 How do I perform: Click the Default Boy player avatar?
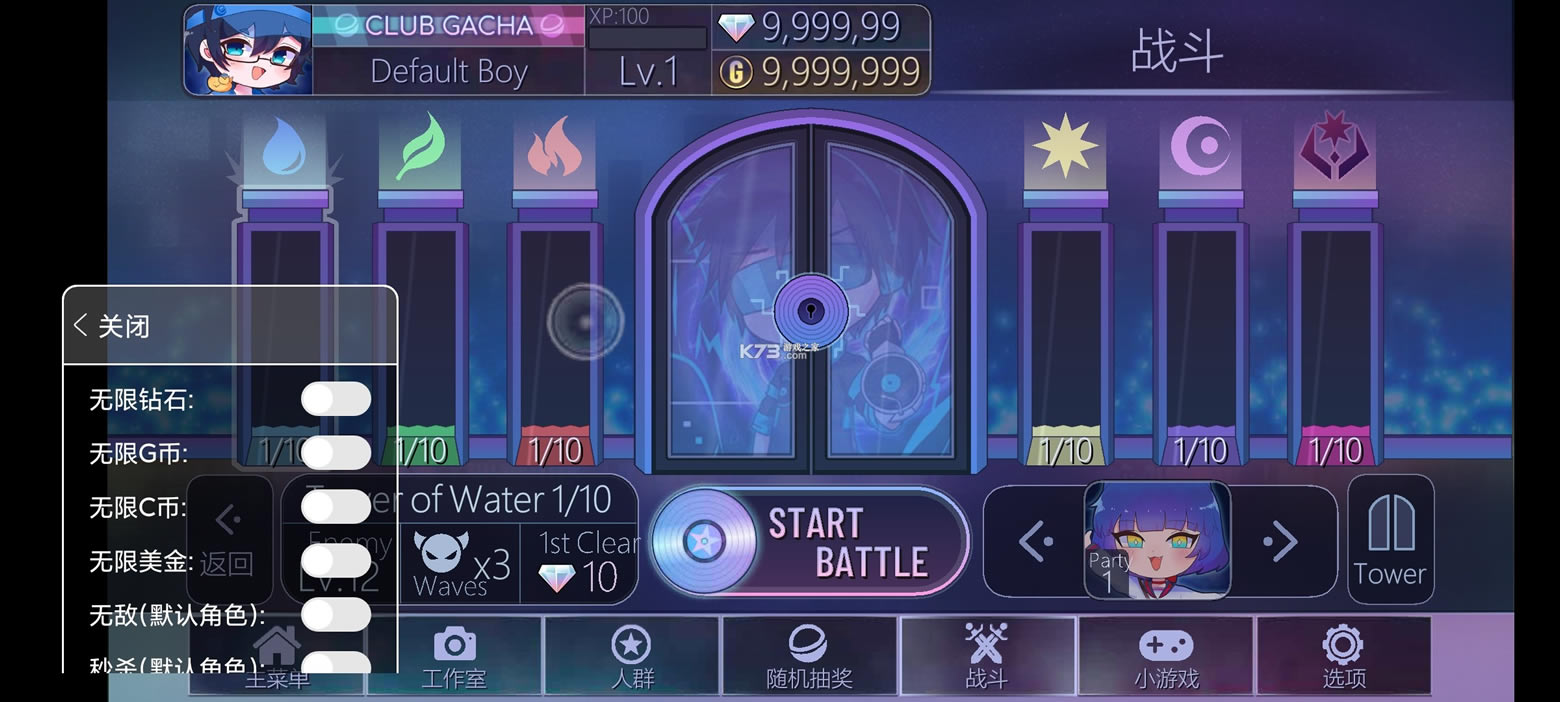click(x=248, y=51)
